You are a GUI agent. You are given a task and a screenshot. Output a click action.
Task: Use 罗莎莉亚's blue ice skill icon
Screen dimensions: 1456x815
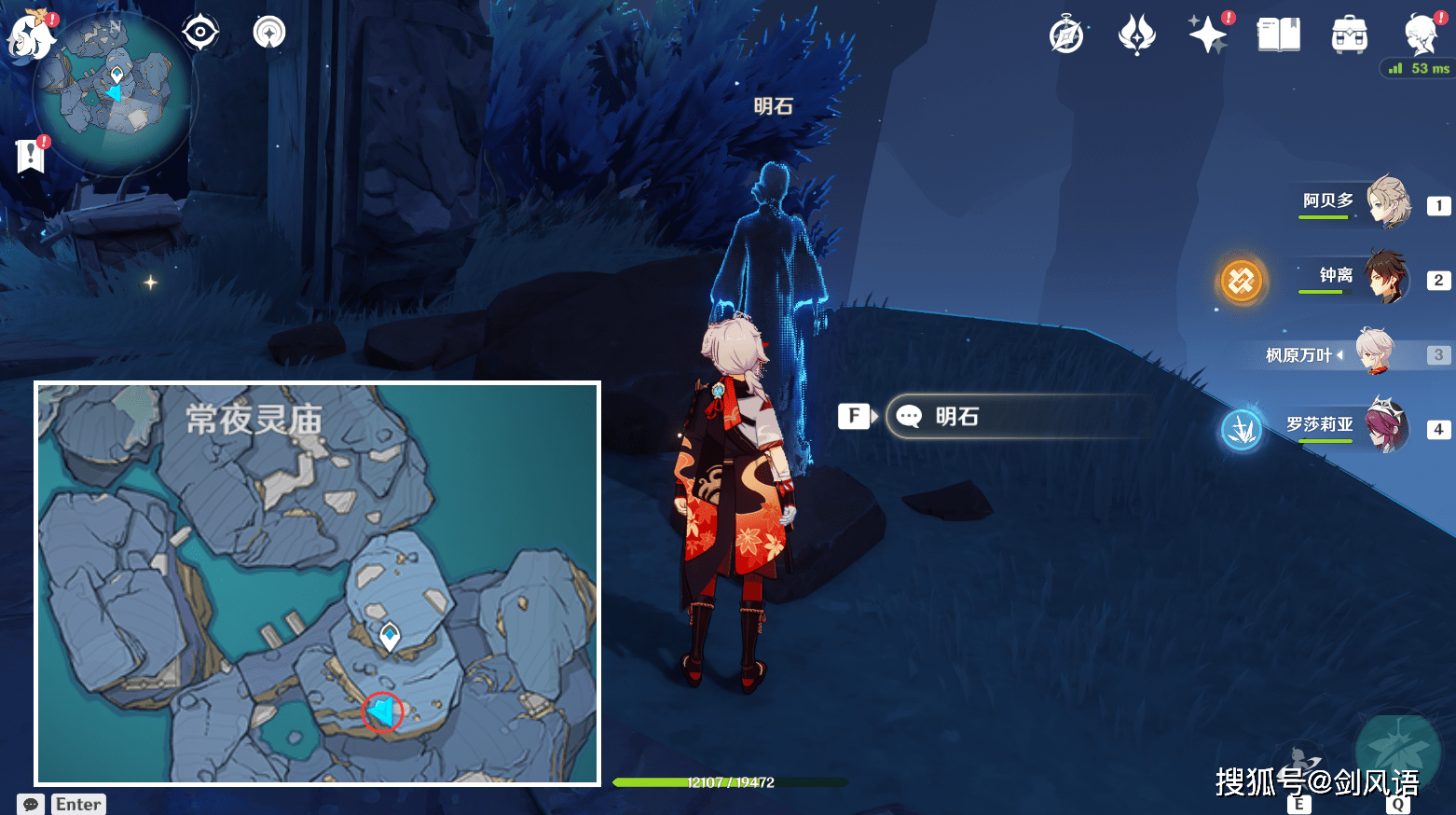pyautogui.click(x=1242, y=429)
